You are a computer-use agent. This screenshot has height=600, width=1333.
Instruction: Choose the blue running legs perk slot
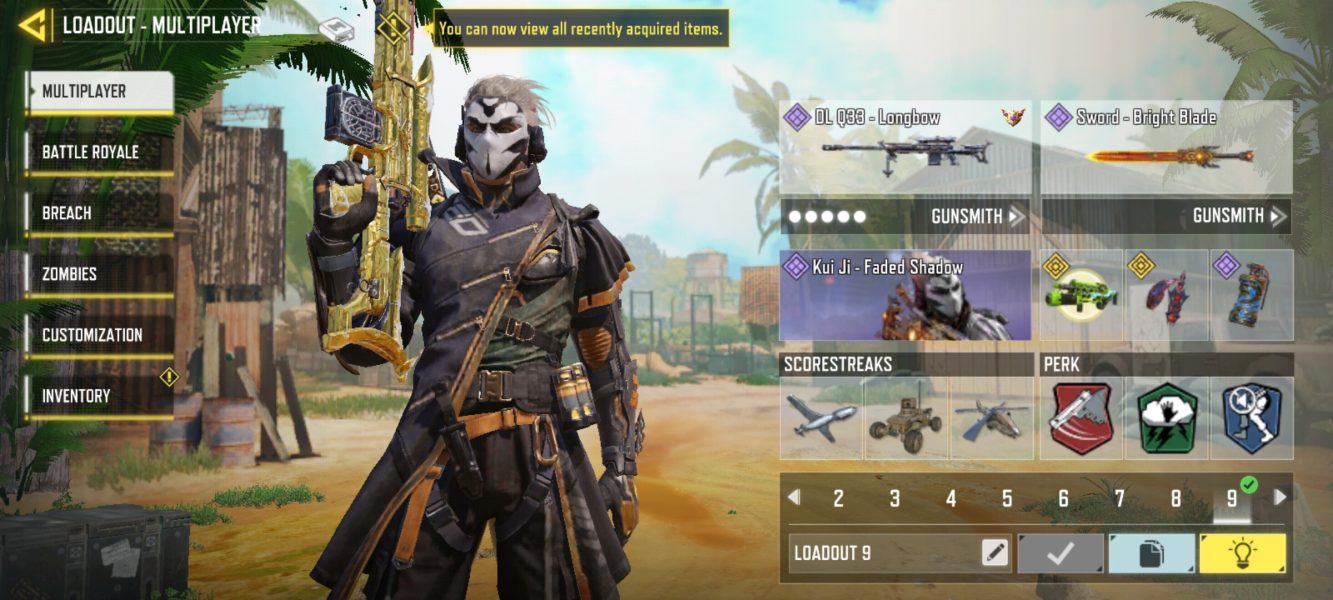pyautogui.click(x=1252, y=418)
